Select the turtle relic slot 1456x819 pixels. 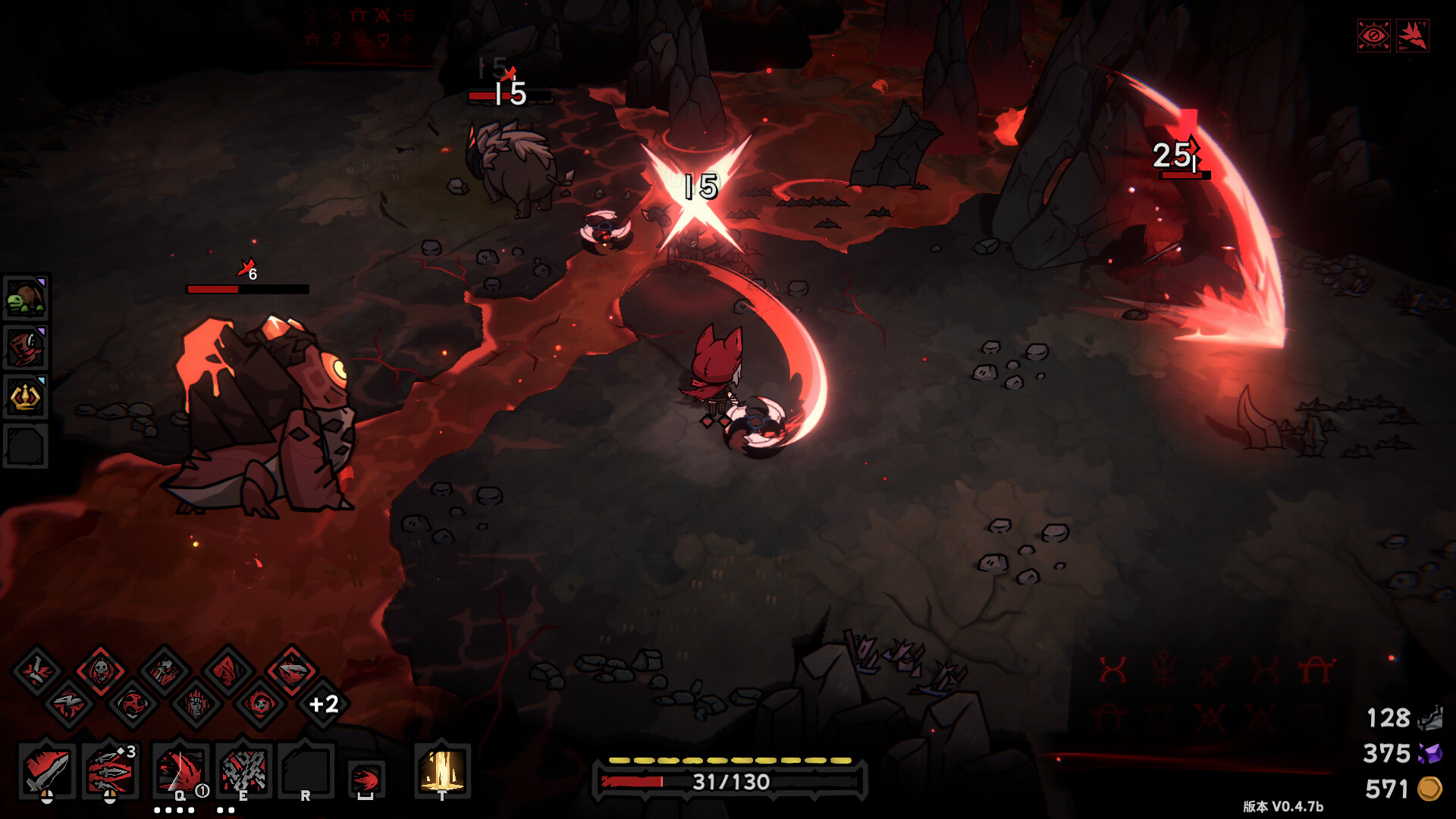(x=26, y=298)
